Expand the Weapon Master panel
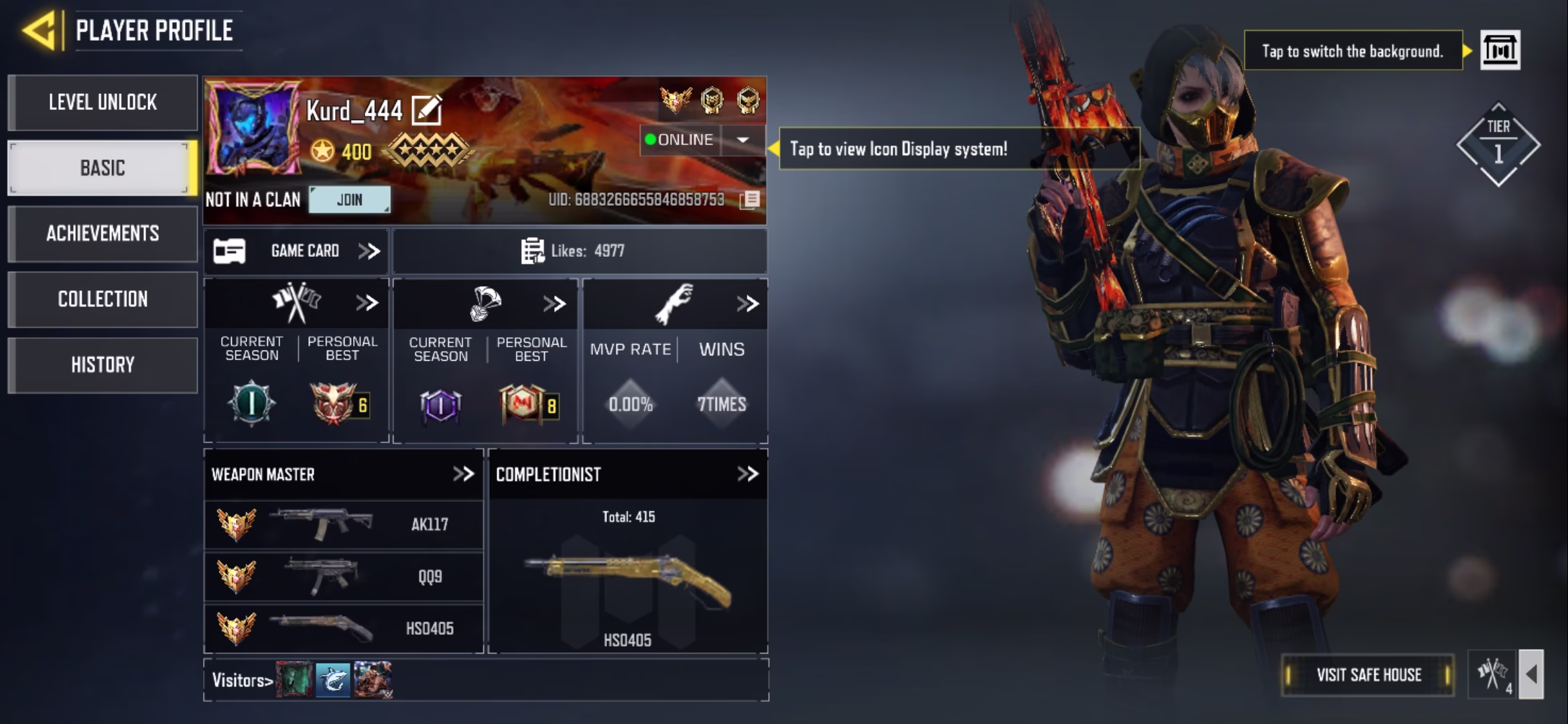The height and width of the screenshot is (724, 1568). pos(463,474)
